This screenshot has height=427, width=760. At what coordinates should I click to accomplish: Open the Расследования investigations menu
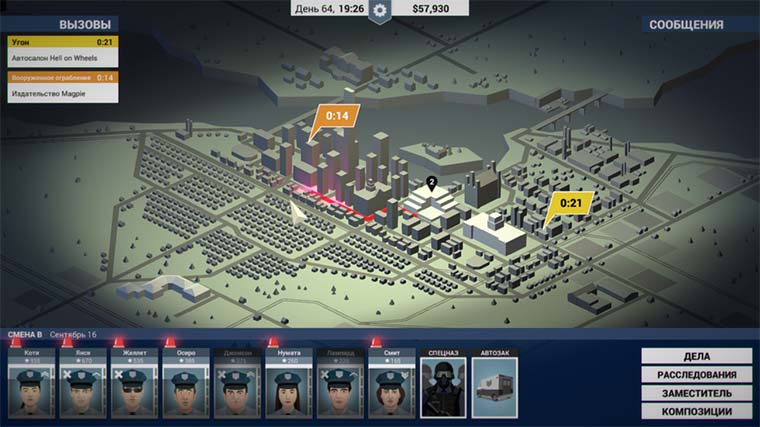(x=697, y=375)
